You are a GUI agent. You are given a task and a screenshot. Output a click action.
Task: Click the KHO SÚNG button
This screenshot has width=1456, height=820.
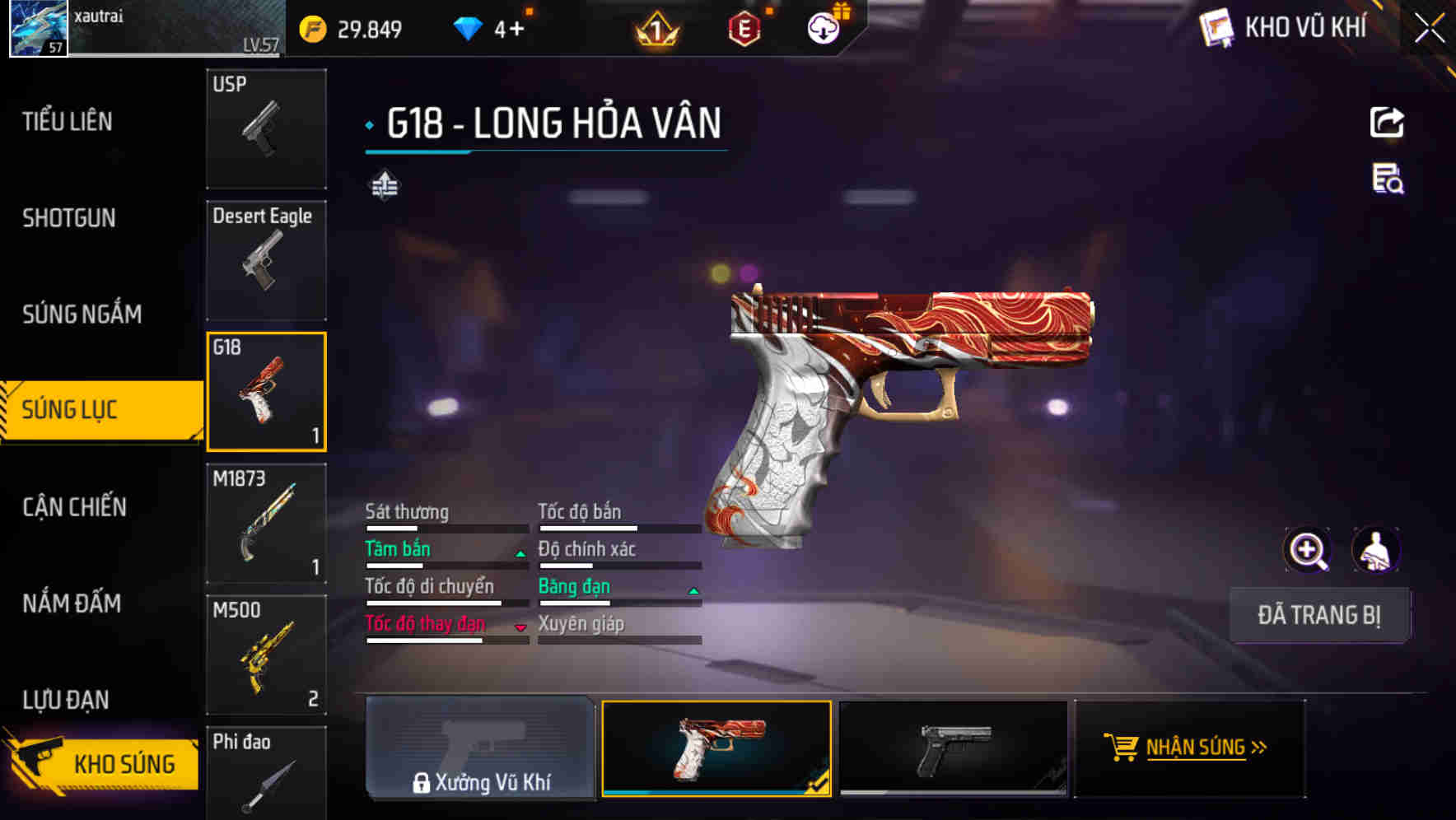[103, 763]
